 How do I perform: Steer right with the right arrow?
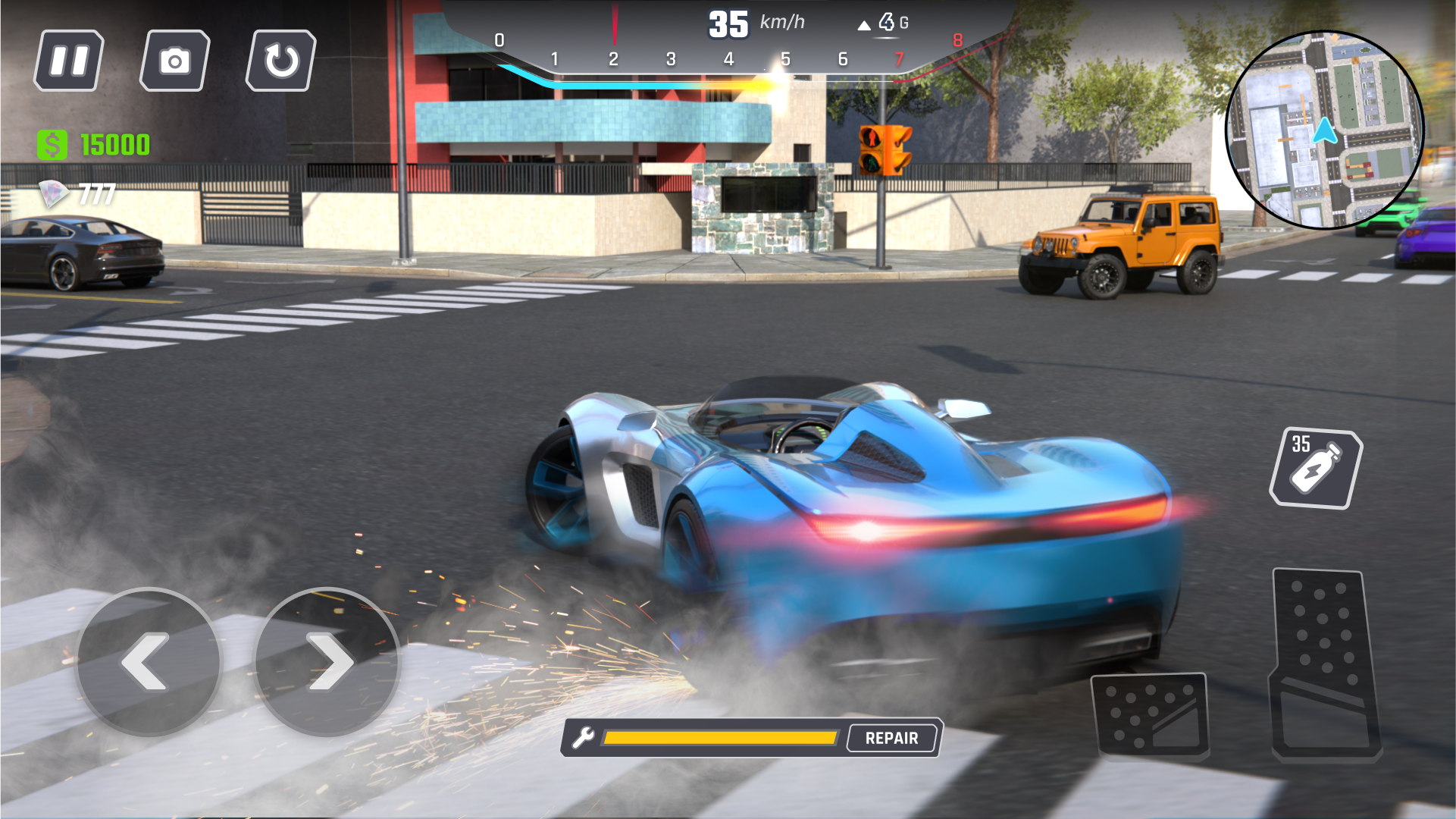(x=329, y=661)
